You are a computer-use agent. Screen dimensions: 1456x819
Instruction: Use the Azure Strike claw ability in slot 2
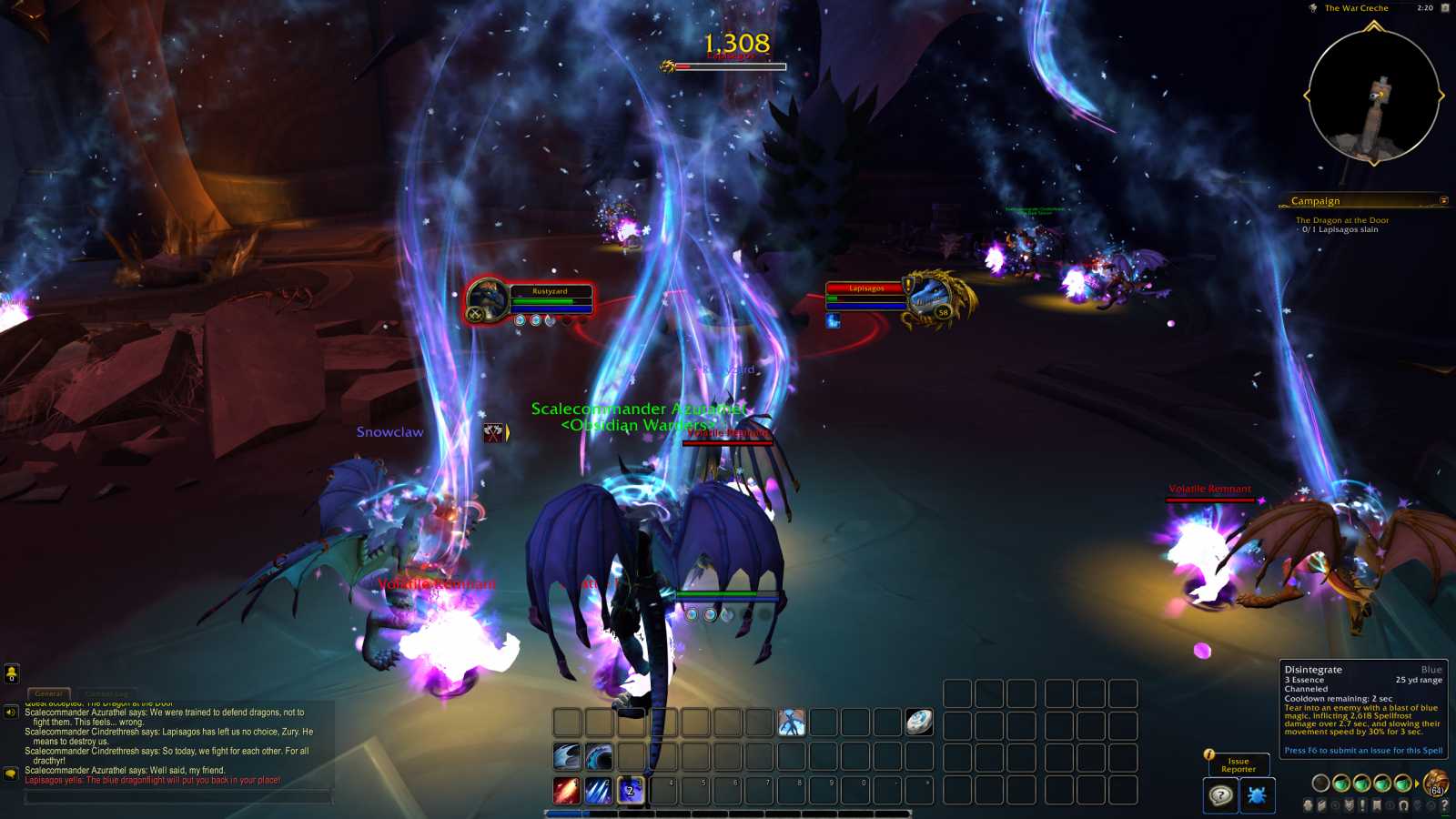[600, 791]
